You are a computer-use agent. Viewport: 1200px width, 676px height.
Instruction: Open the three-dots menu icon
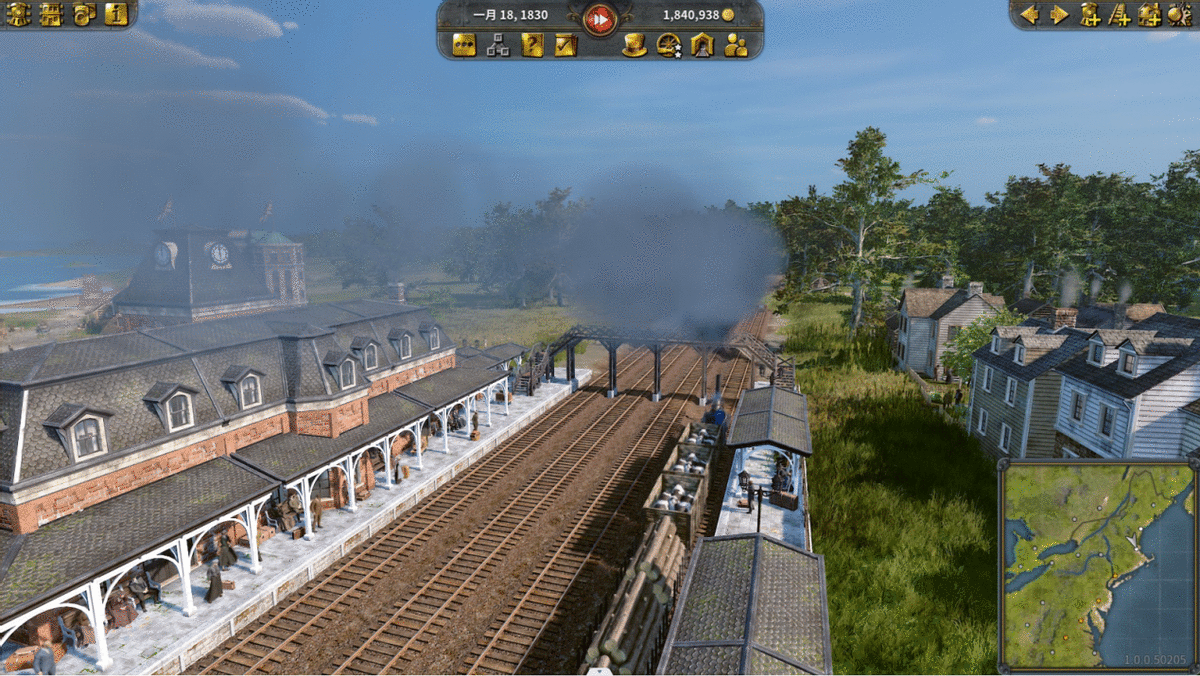coord(464,45)
